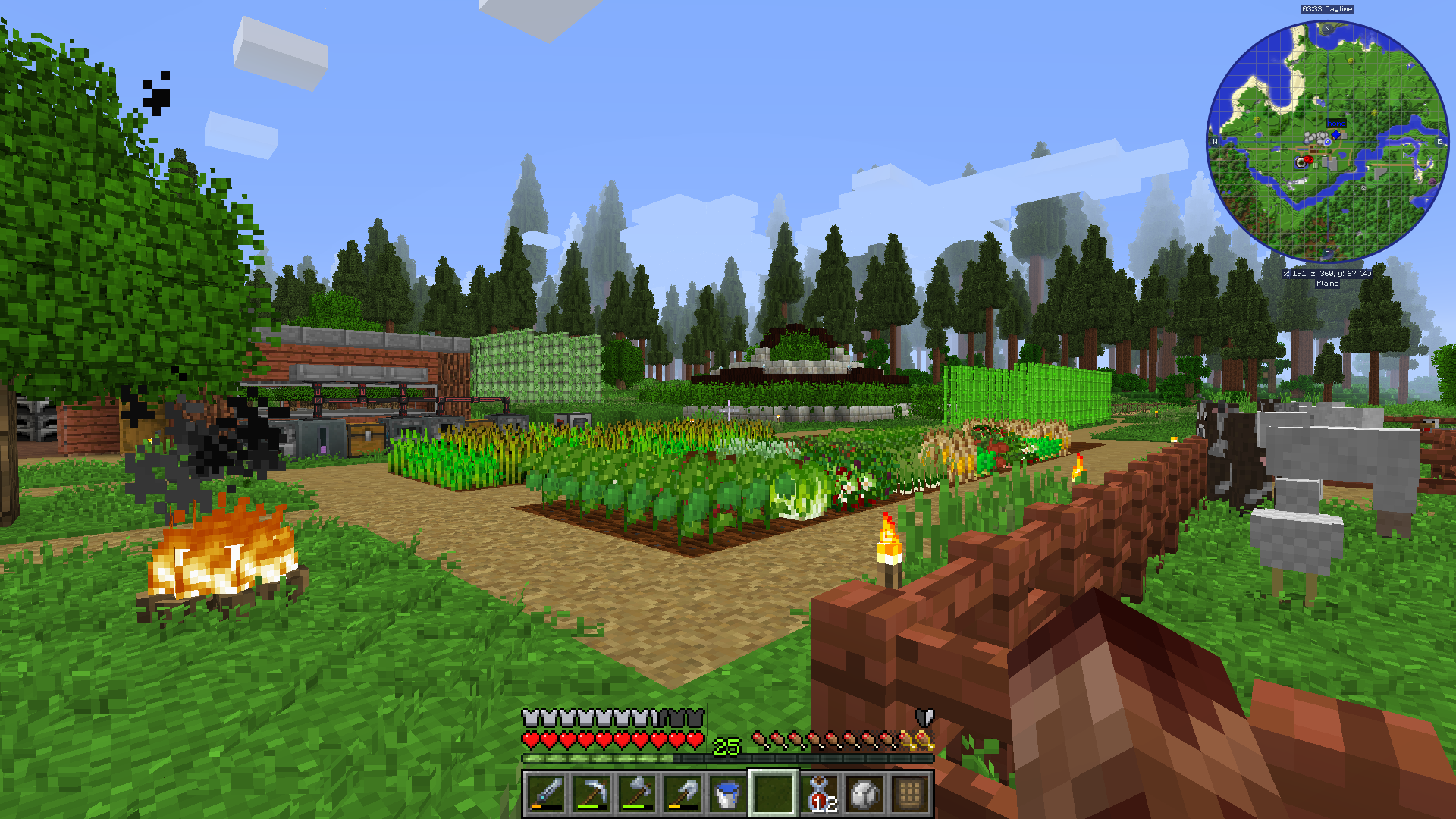The width and height of the screenshot is (1456, 819).
Task: Choose the axe in the hotbar
Action: [x=637, y=794]
